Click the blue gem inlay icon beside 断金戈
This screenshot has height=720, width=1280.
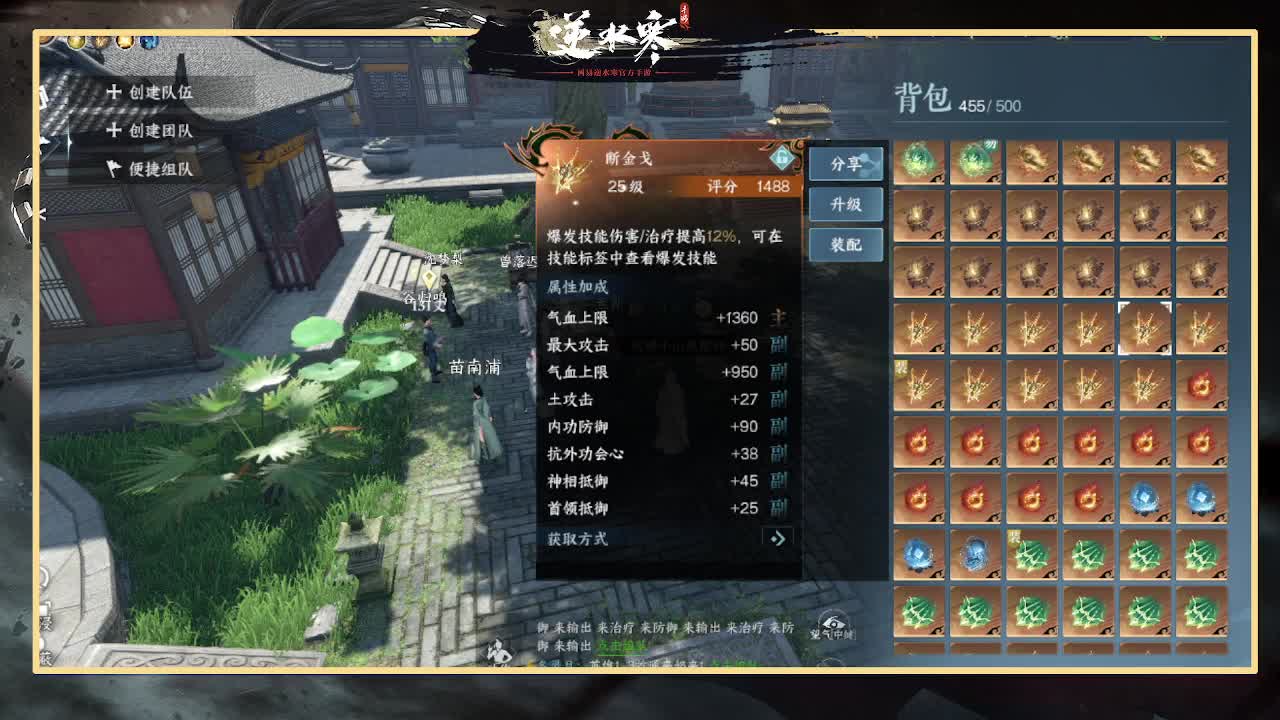pos(781,157)
